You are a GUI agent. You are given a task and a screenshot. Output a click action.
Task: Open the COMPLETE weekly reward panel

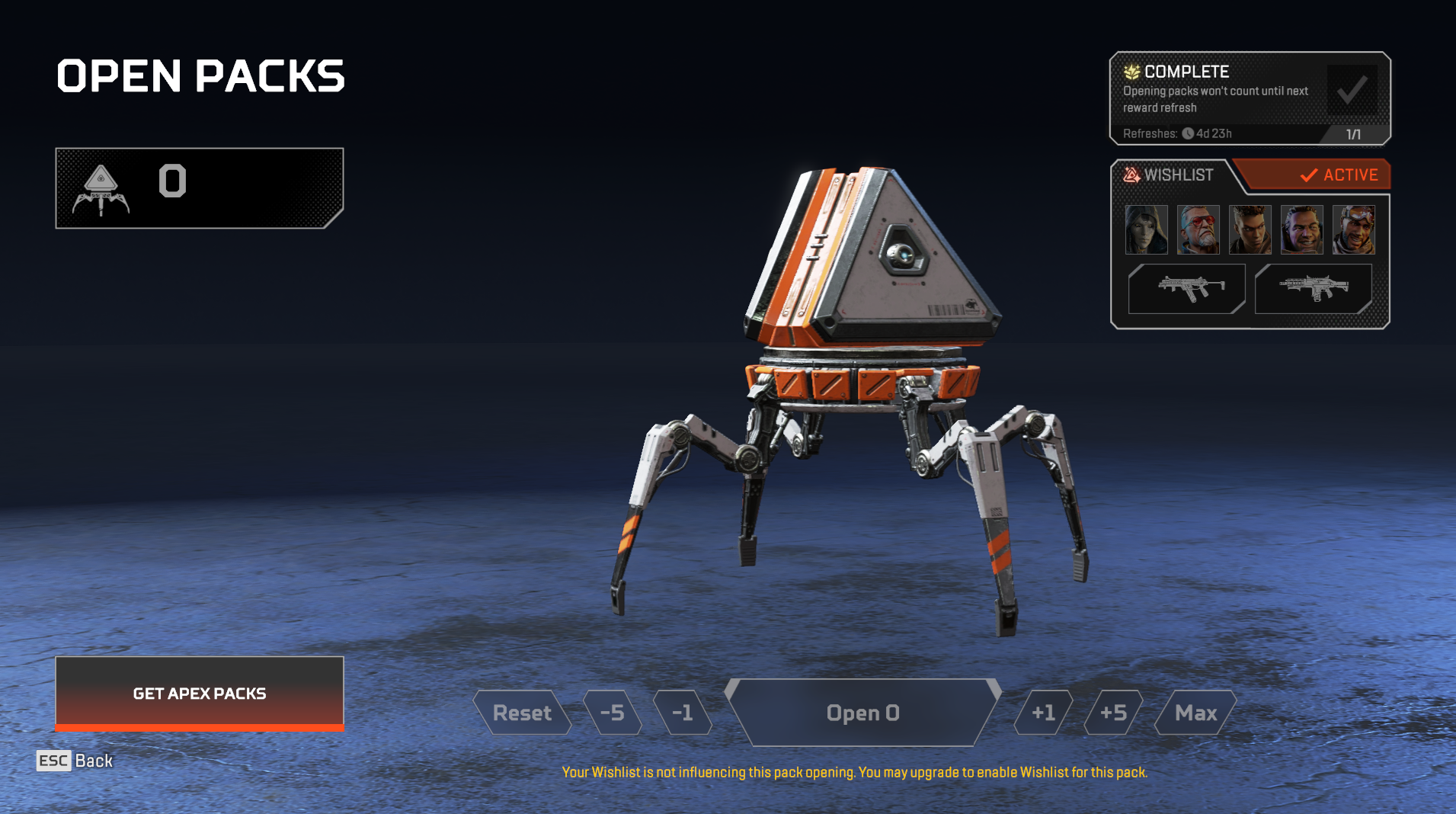coord(1250,98)
